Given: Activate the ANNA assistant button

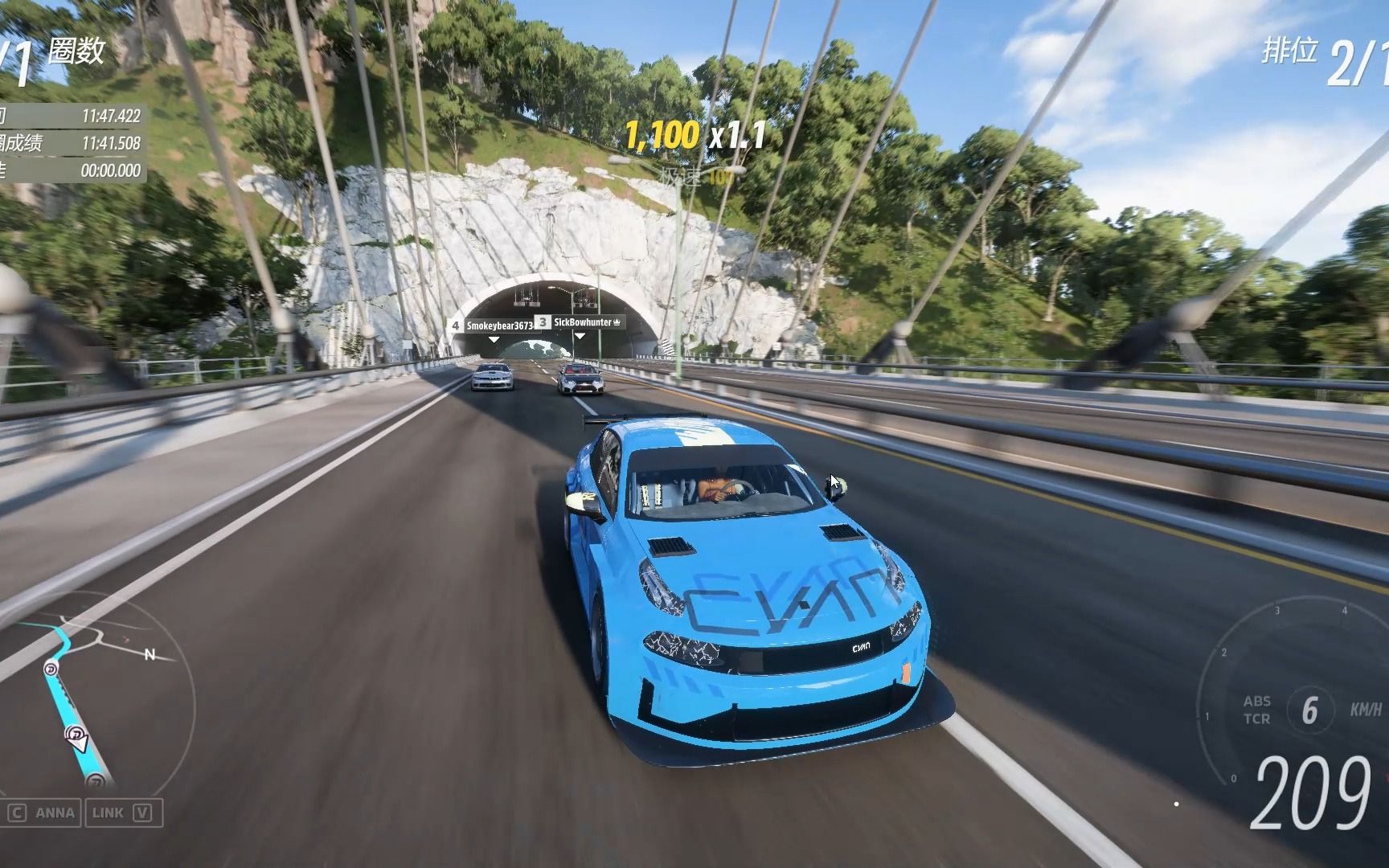Looking at the screenshot, I should coord(42,813).
